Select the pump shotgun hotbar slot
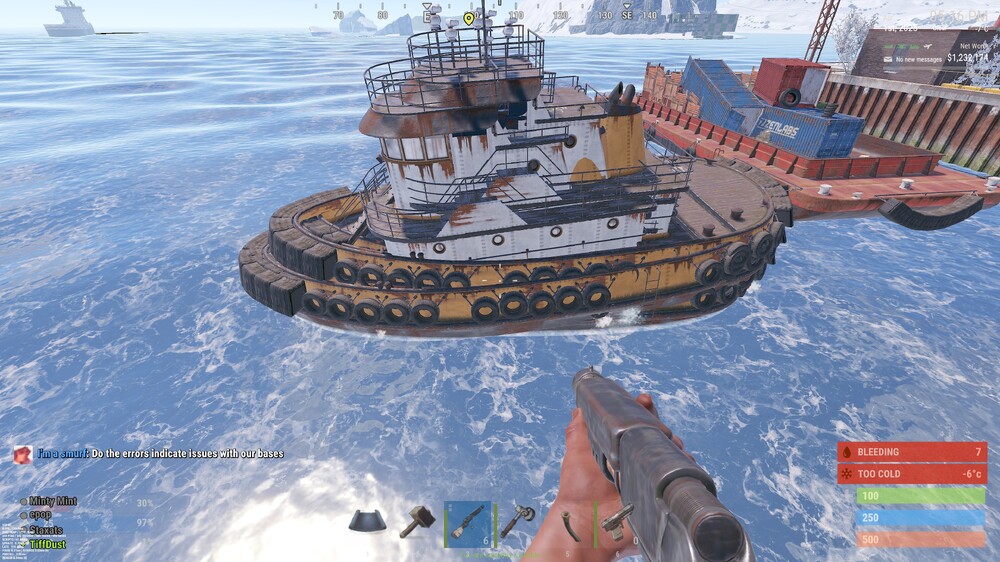The height and width of the screenshot is (562, 1000). coord(467,522)
